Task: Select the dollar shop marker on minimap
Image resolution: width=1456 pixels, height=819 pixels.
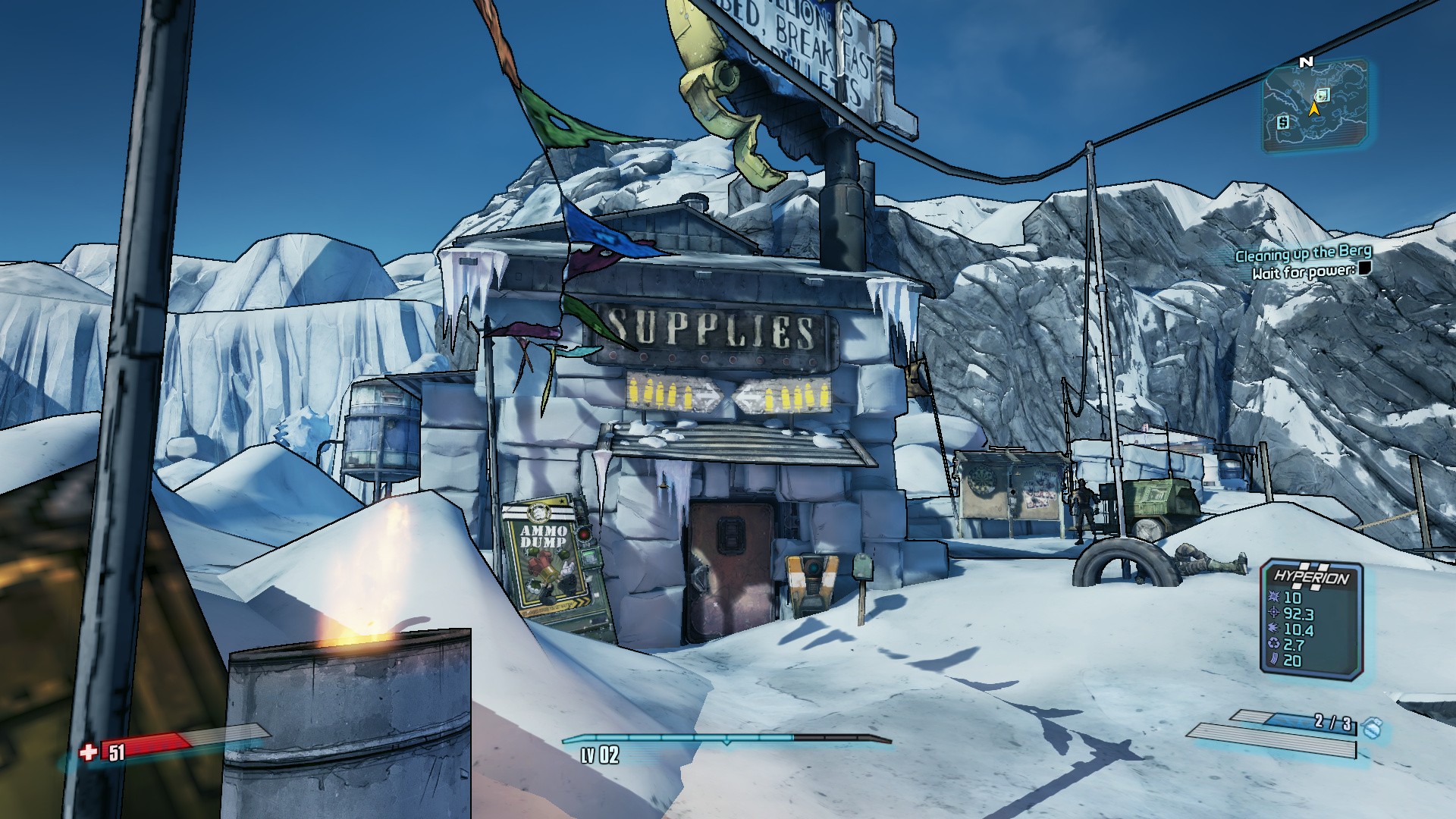Action: [x=1282, y=122]
